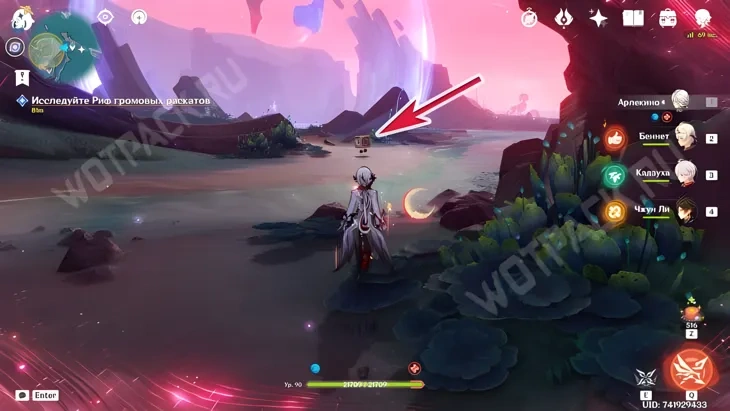Open the compass events icon
This screenshot has width=730, height=411.
tap(530, 17)
